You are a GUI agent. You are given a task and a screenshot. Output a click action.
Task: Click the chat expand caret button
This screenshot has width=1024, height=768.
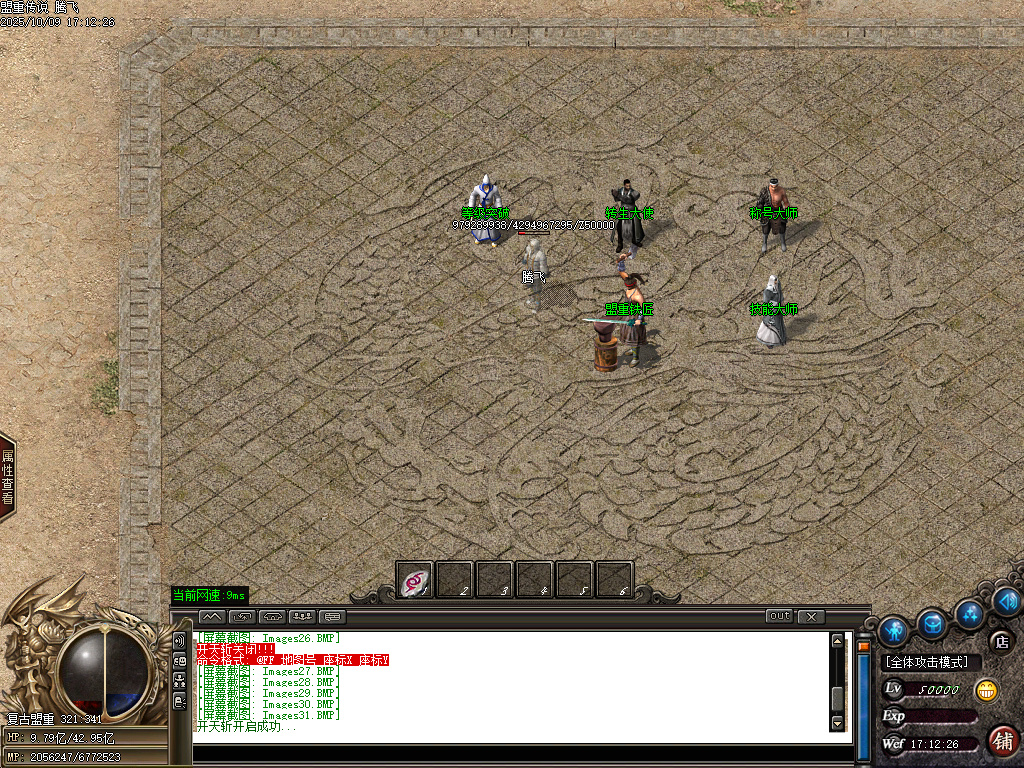tap(211, 616)
